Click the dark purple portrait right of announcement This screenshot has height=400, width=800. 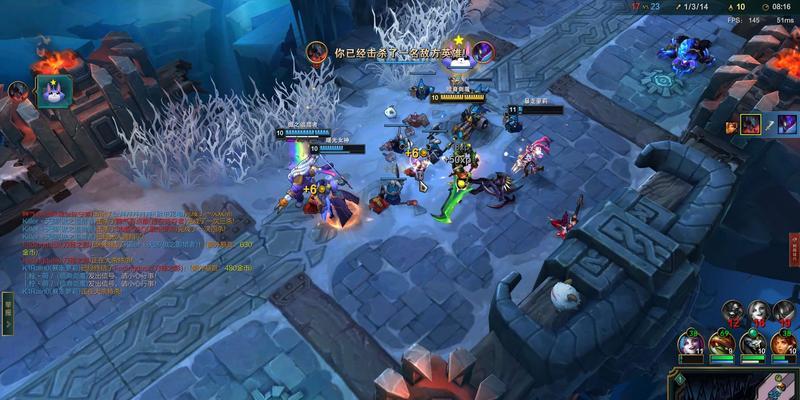tap(482, 51)
